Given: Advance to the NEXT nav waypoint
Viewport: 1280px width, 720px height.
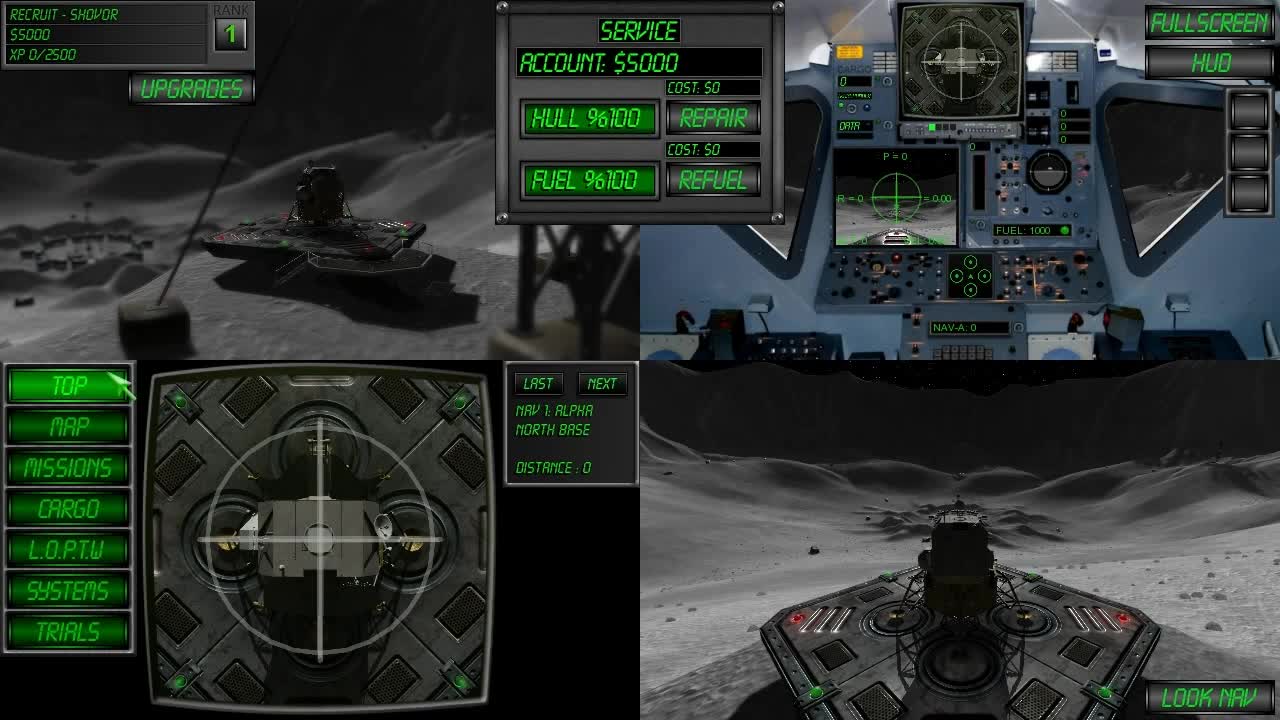Looking at the screenshot, I should point(603,383).
